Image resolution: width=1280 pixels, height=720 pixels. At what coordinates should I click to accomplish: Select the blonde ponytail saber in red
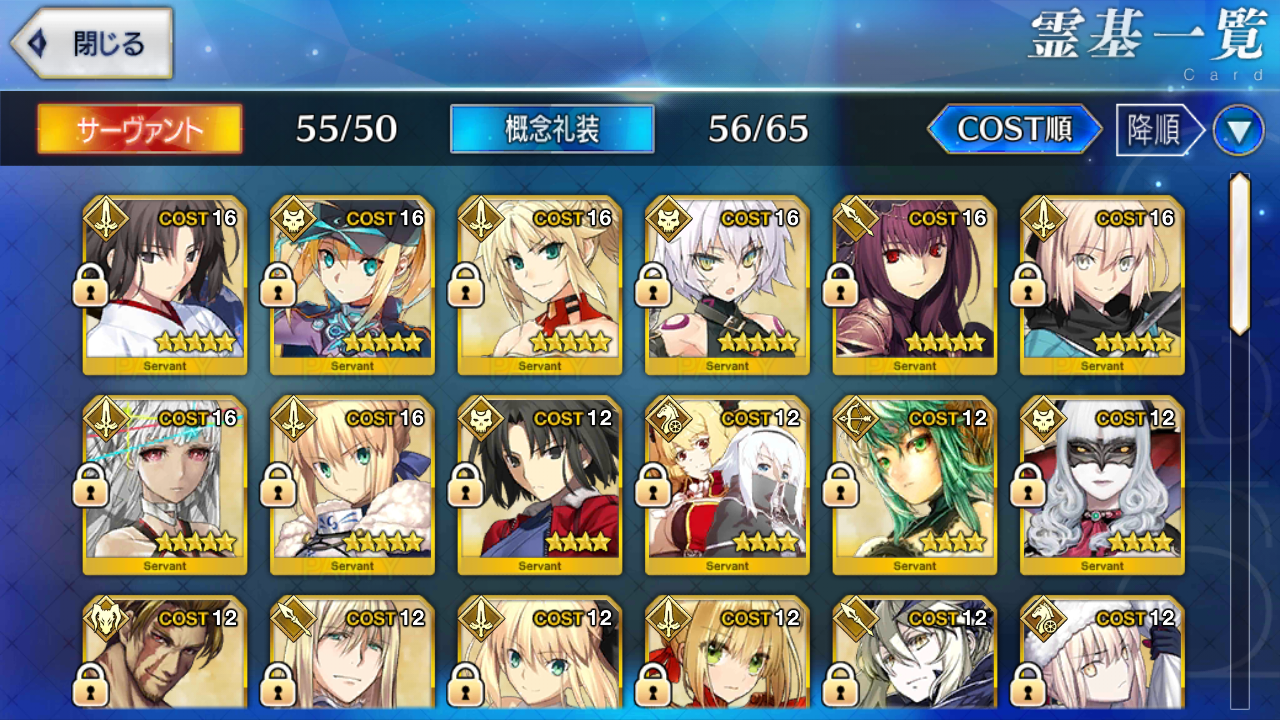click(x=540, y=285)
